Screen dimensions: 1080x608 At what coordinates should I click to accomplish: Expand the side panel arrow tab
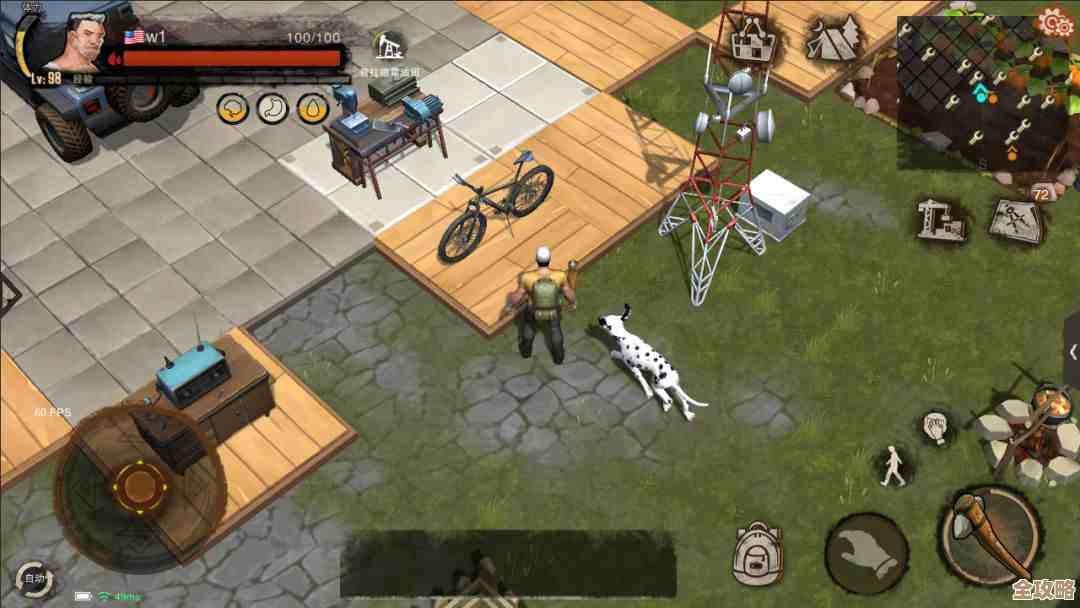pyautogui.click(x=1072, y=352)
